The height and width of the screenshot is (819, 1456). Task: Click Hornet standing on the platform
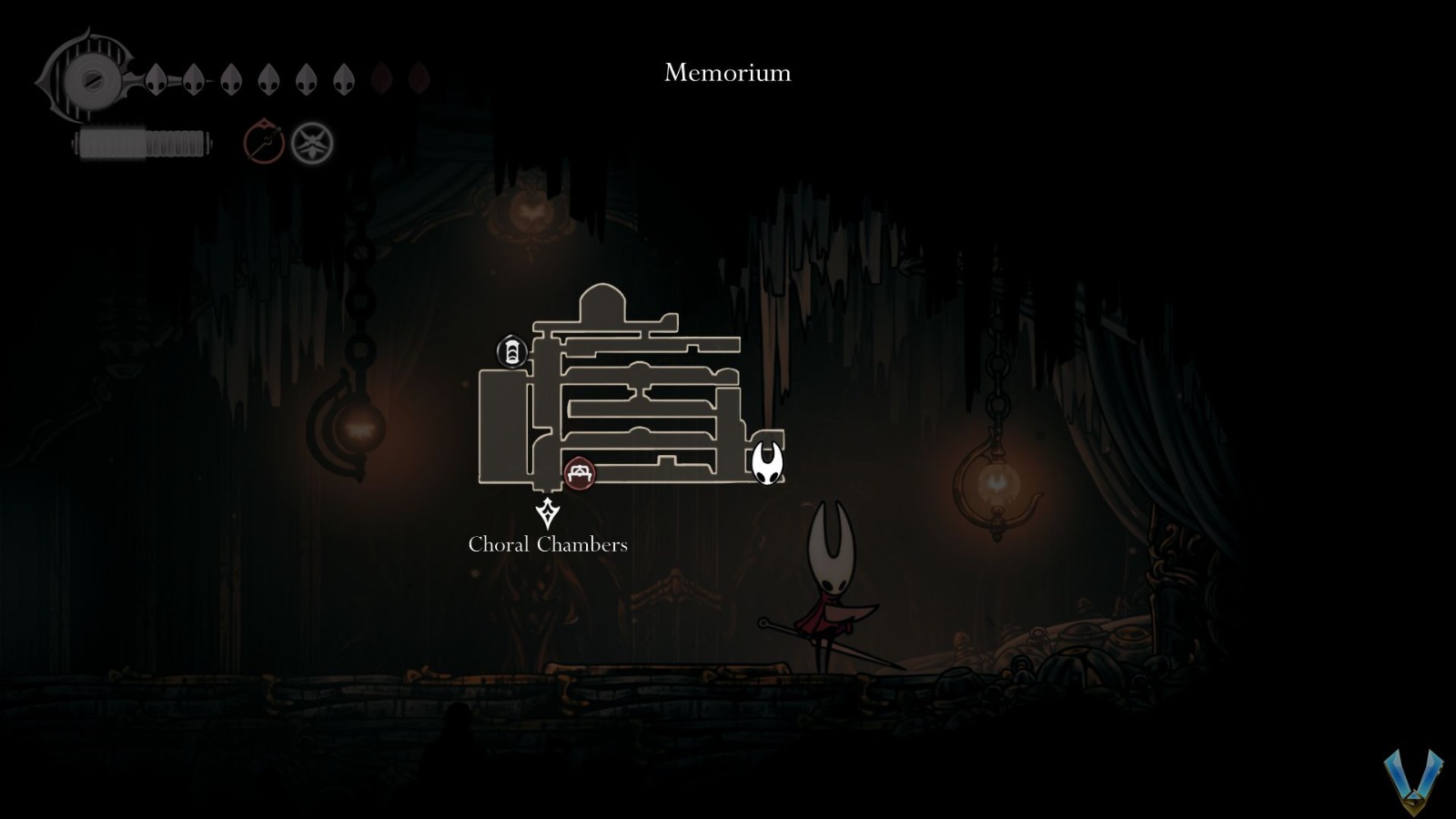828,591
